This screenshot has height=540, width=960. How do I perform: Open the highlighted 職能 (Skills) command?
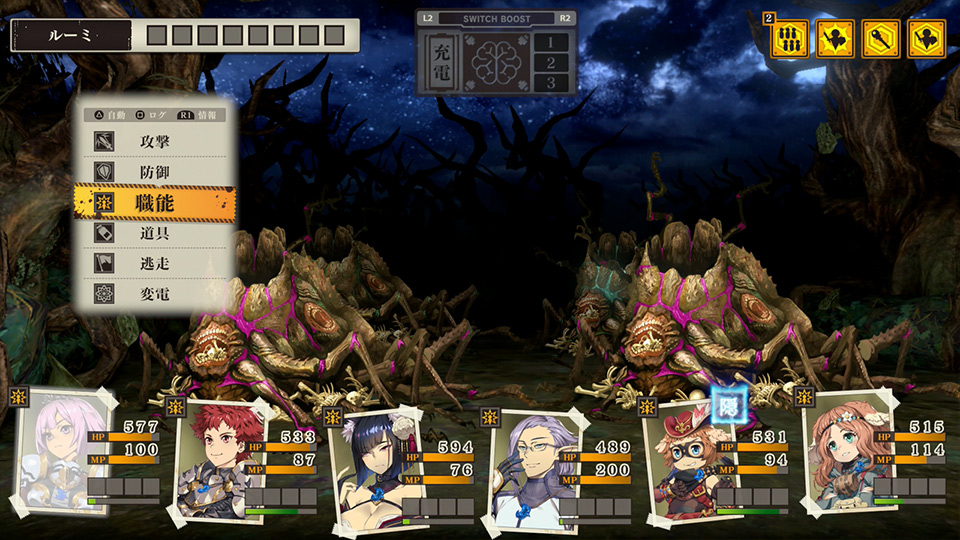click(x=156, y=203)
